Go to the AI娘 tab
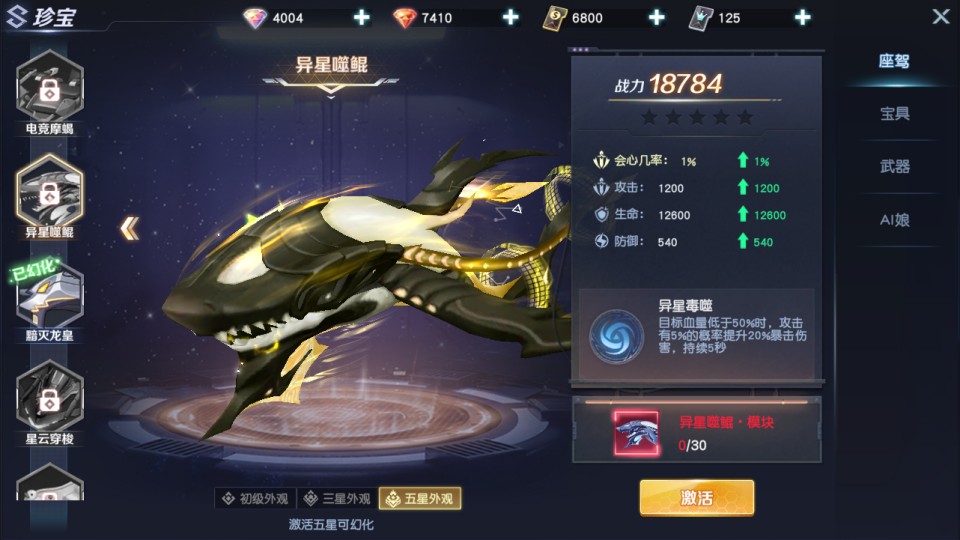Image resolution: width=960 pixels, height=540 pixels. (x=894, y=220)
